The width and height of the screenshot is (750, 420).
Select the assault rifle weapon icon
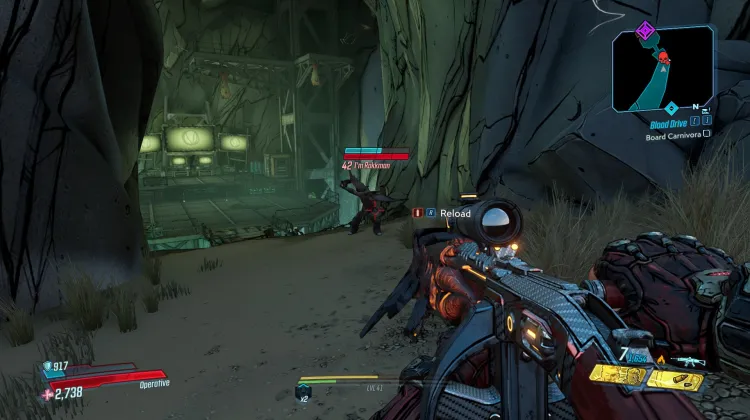tap(691, 361)
